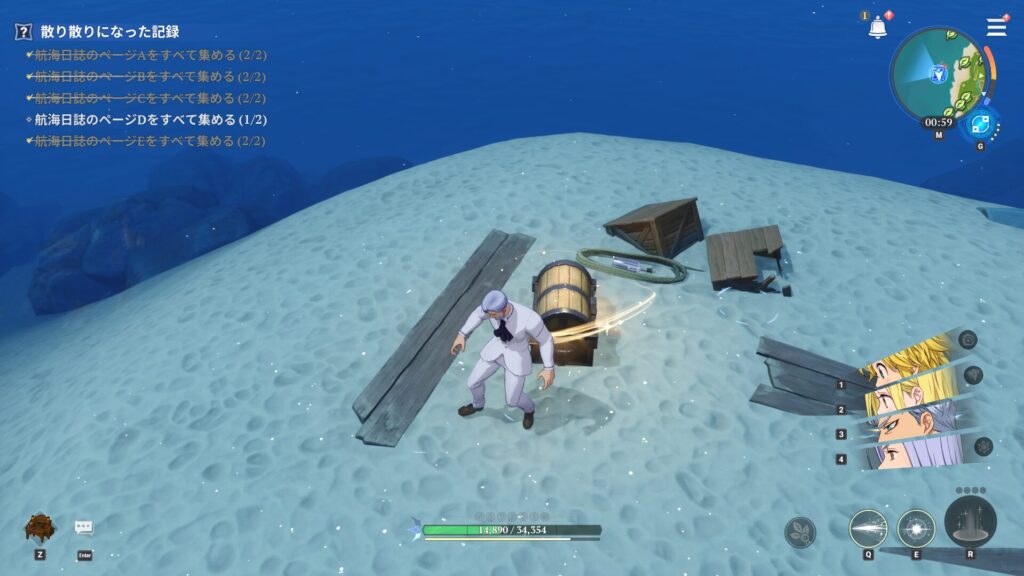Activate the dash slash skill
This screenshot has width=1024, height=576.
(x=868, y=528)
